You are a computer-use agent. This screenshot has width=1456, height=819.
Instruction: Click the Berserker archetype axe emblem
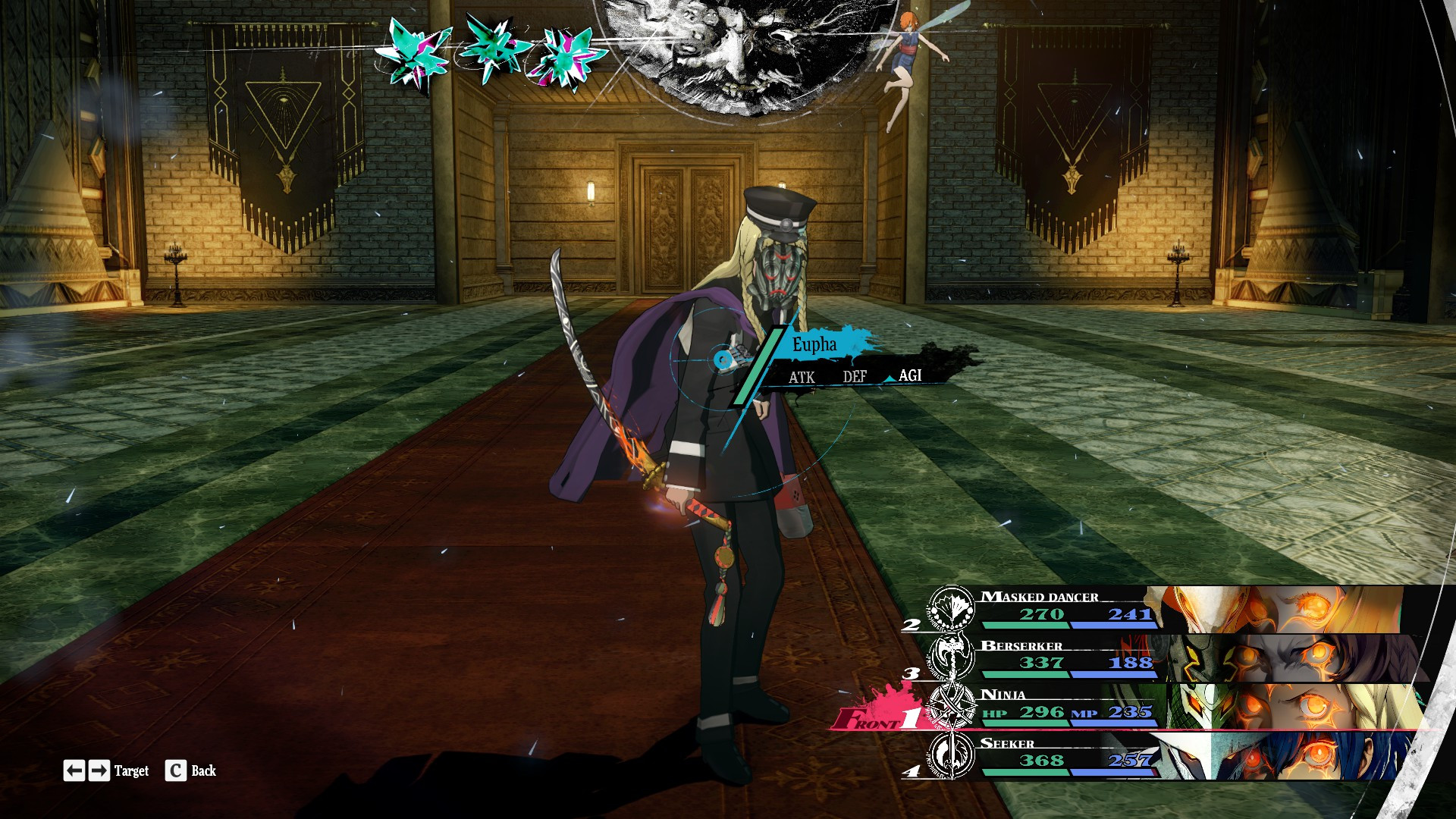[951, 657]
